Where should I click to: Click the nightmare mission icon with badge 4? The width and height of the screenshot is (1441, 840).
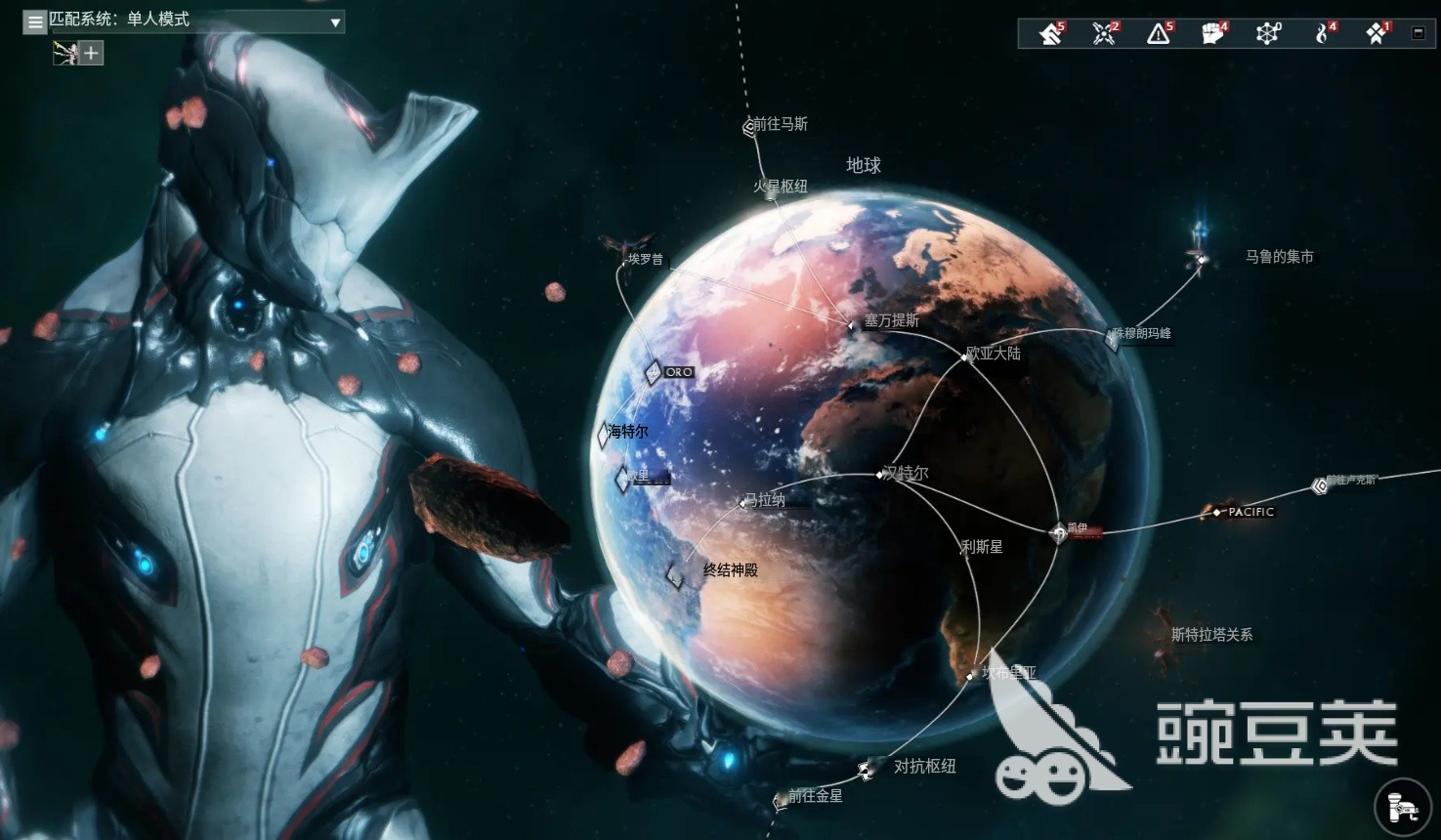click(1324, 33)
